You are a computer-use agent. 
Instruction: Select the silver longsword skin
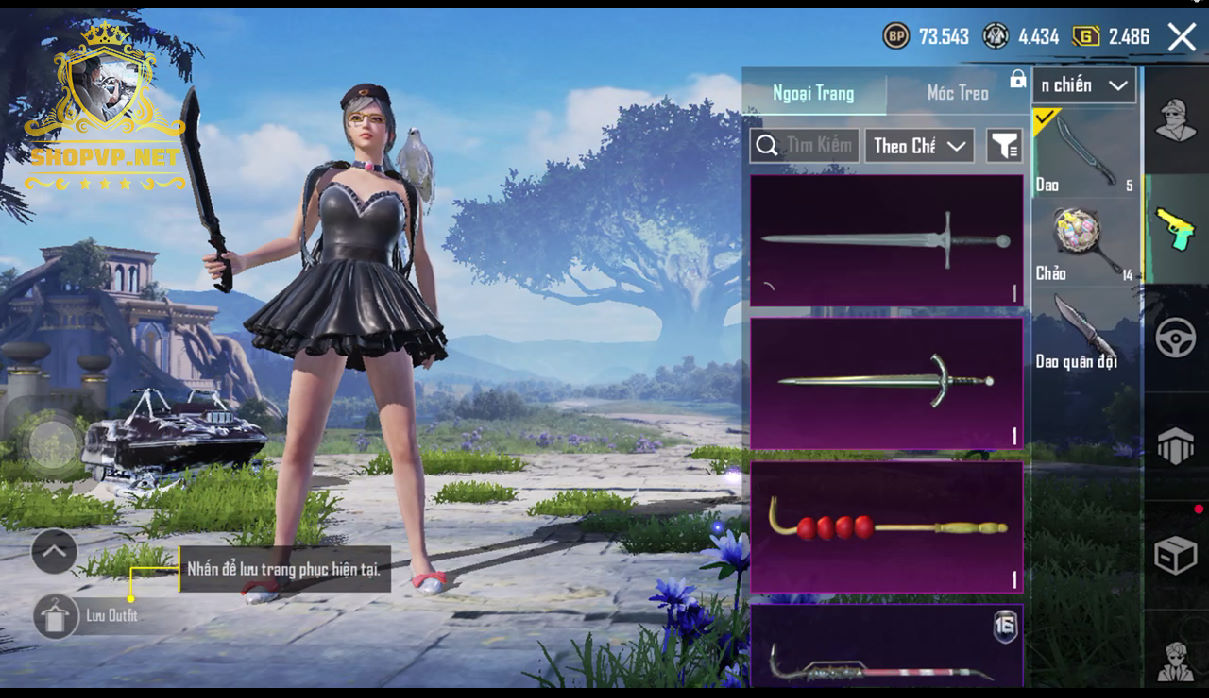[x=886, y=240]
